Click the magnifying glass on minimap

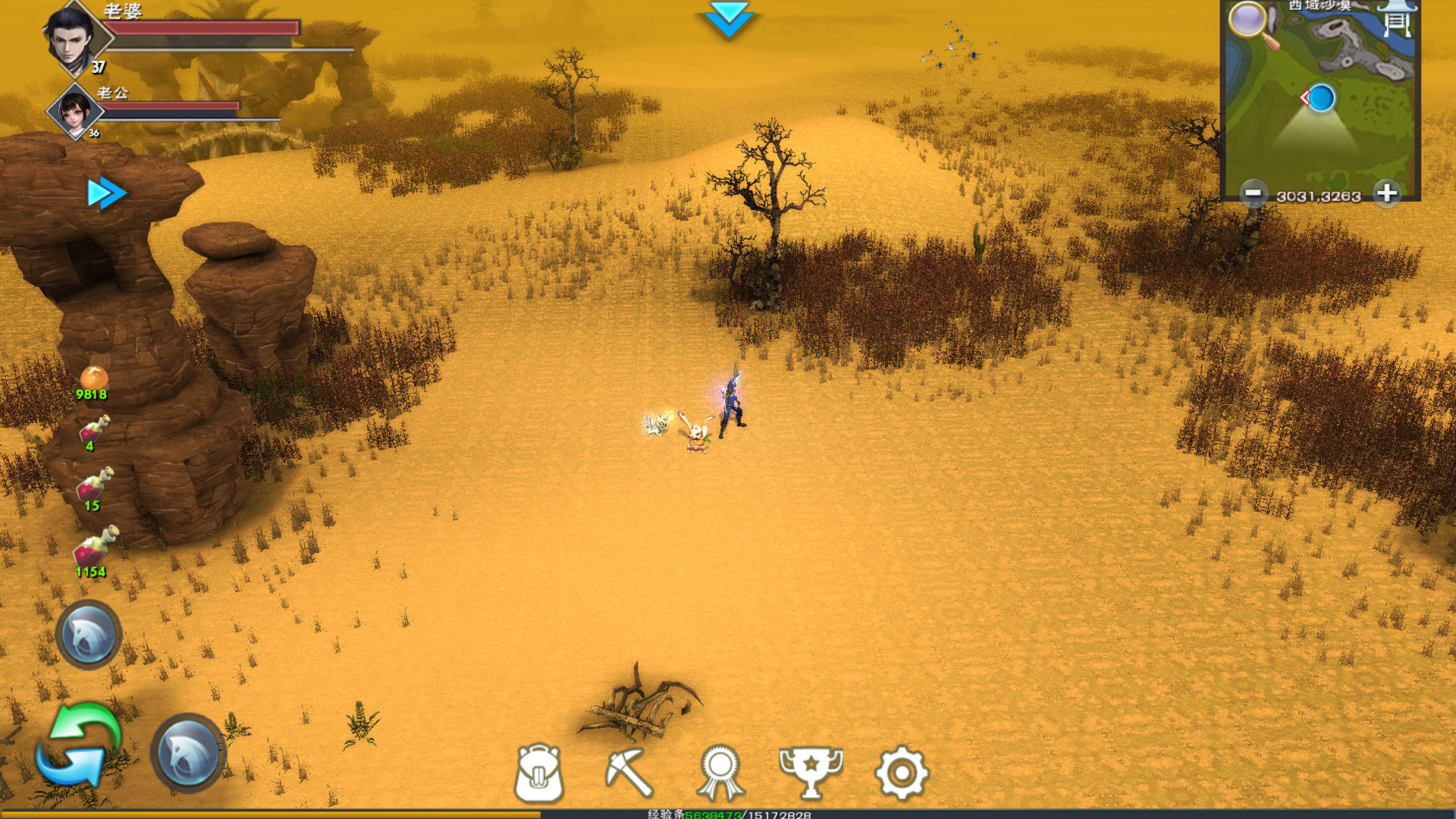(1253, 23)
